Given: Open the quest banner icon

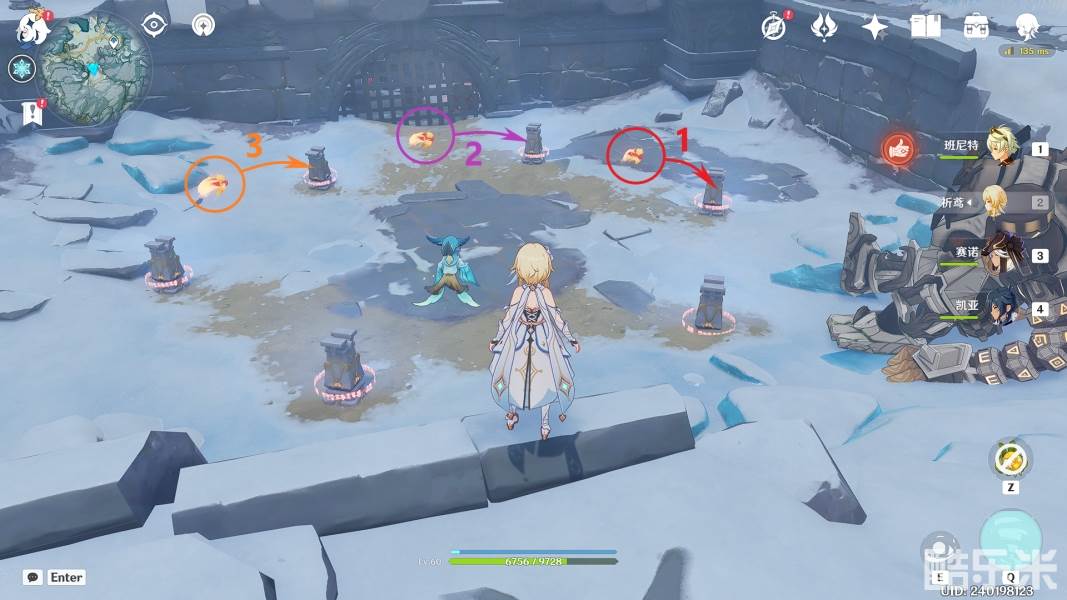Looking at the screenshot, I should coord(32,113).
